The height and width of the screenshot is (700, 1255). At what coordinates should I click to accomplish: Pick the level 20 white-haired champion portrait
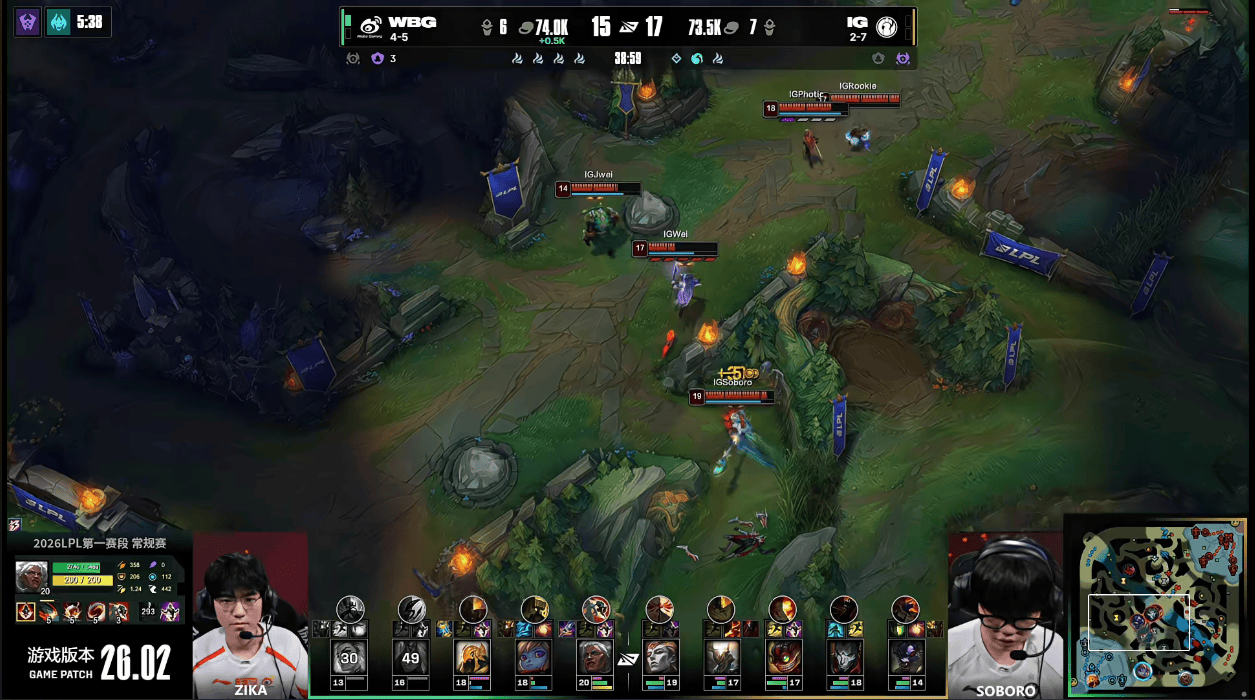pyautogui.click(x=596, y=657)
